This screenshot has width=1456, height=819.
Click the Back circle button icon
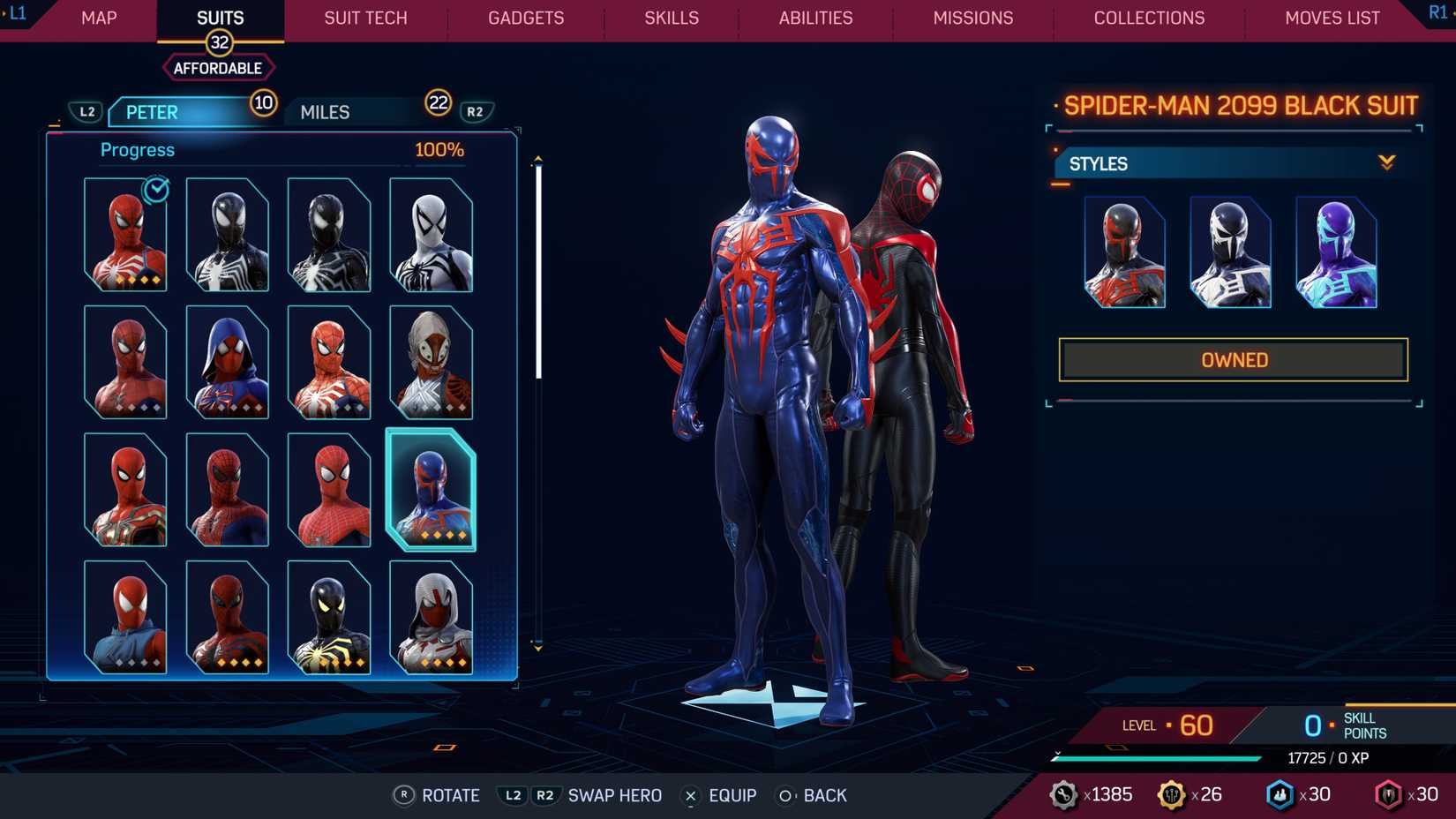[x=784, y=795]
